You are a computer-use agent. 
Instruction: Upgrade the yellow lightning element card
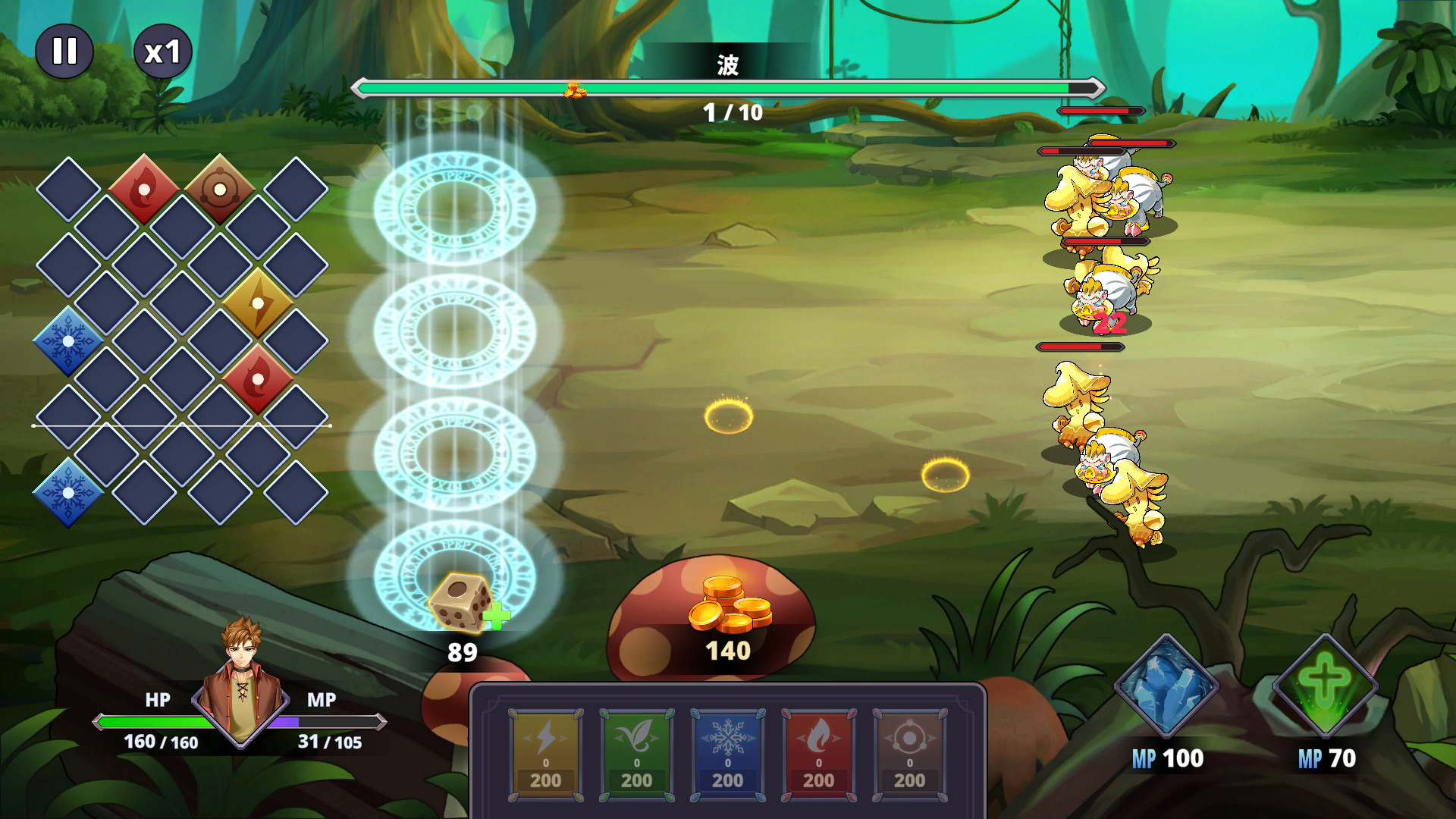(545, 755)
